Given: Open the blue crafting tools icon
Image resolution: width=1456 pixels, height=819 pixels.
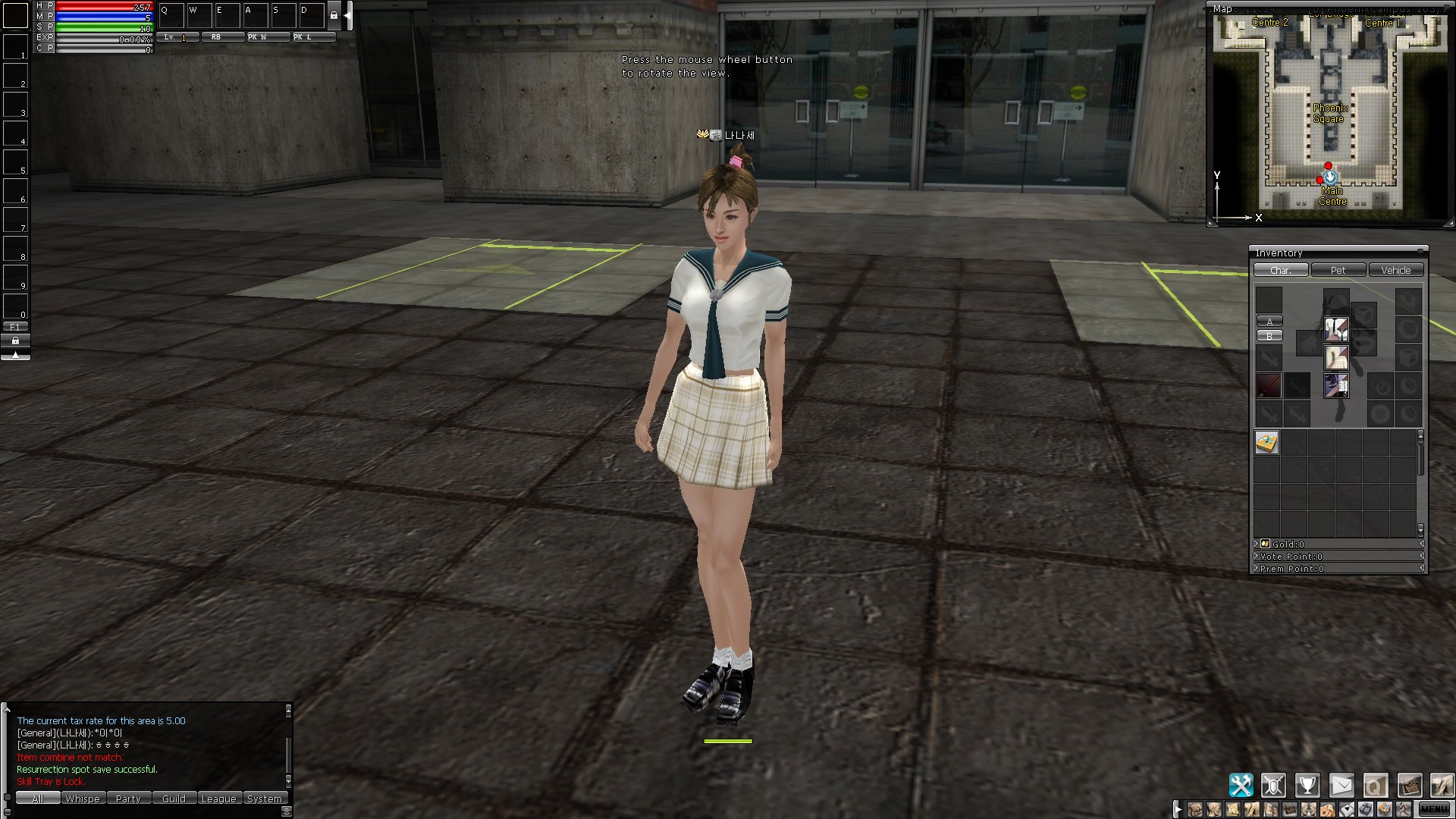Looking at the screenshot, I should click(1241, 785).
